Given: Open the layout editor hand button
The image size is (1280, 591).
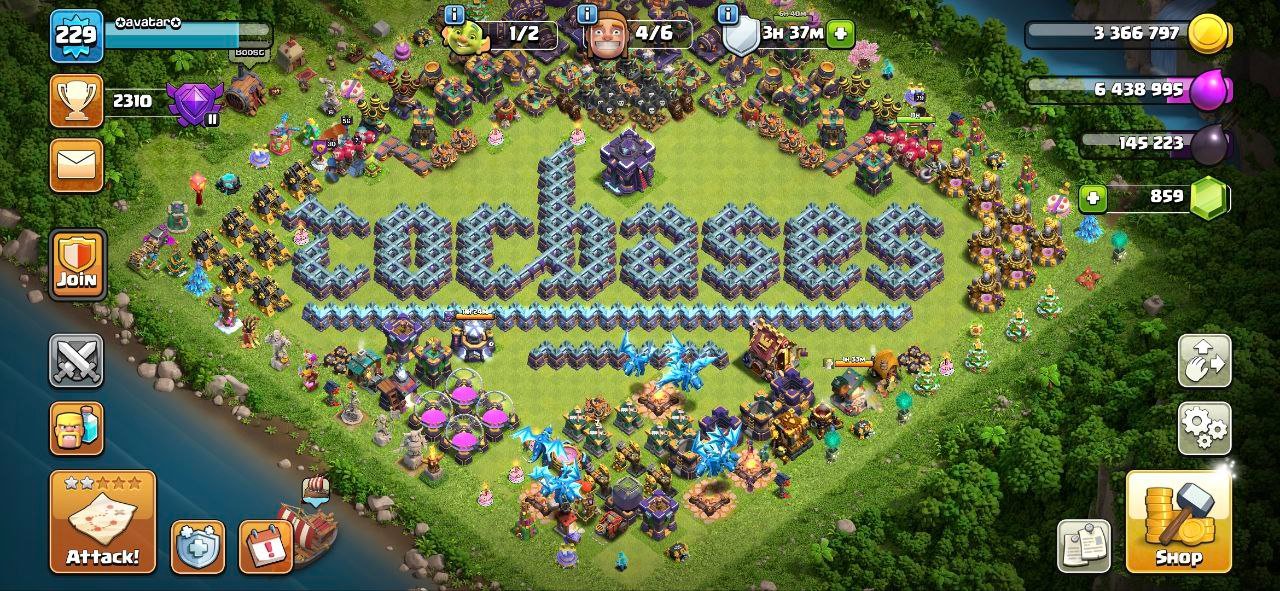Looking at the screenshot, I should [x=1205, y=361].
